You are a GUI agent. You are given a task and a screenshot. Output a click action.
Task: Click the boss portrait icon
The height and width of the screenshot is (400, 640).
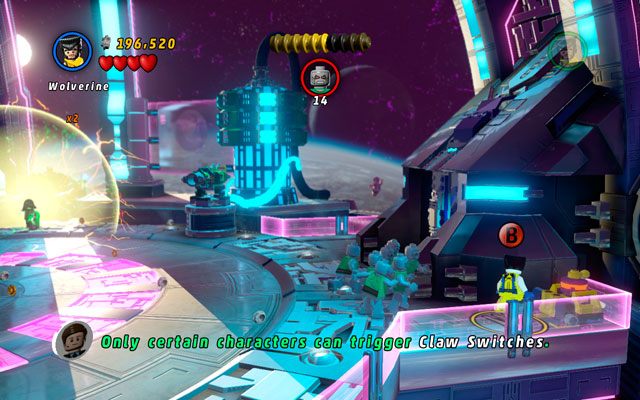320,75
